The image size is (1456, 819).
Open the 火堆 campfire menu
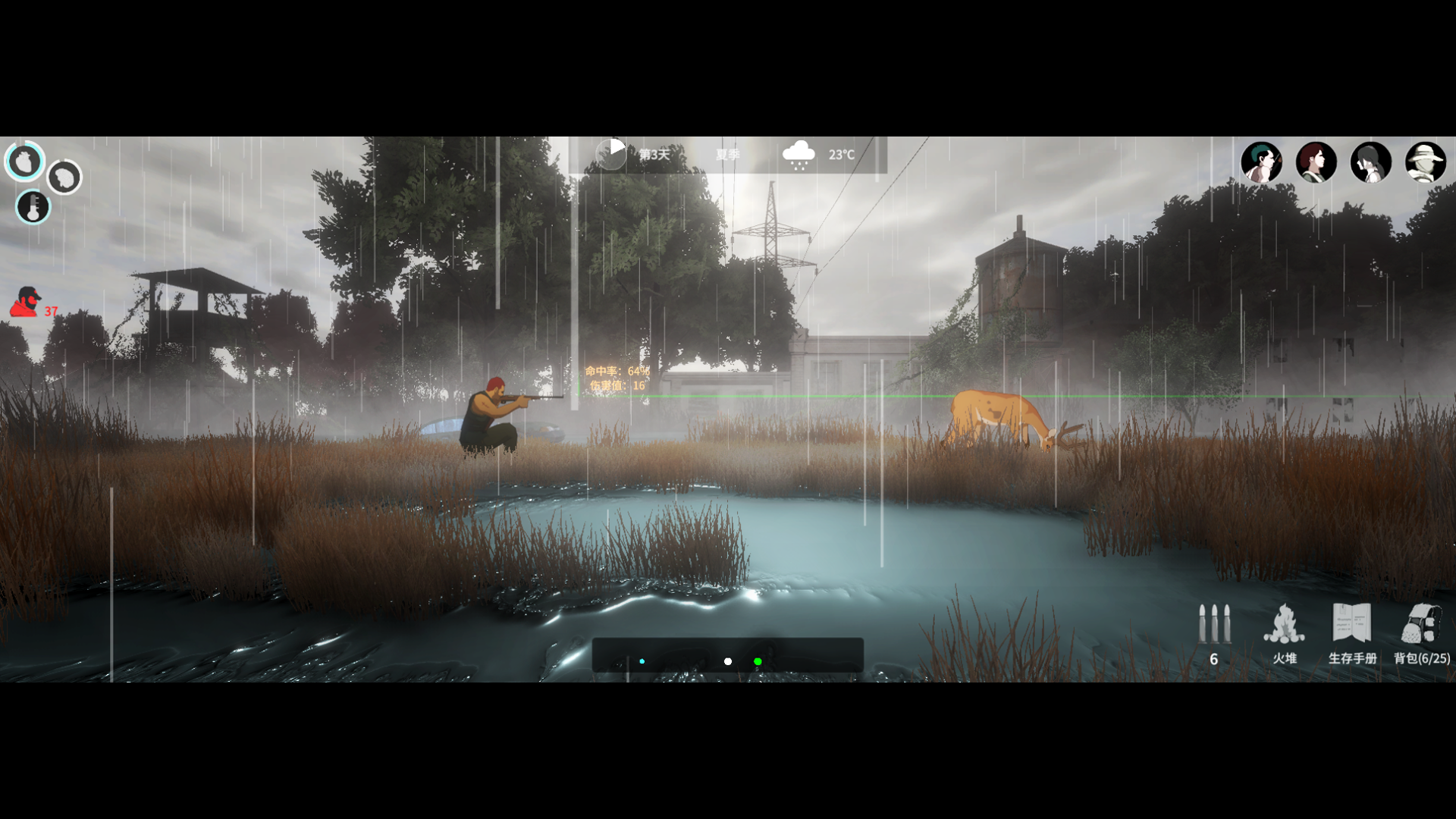(x=1284, y=633)
